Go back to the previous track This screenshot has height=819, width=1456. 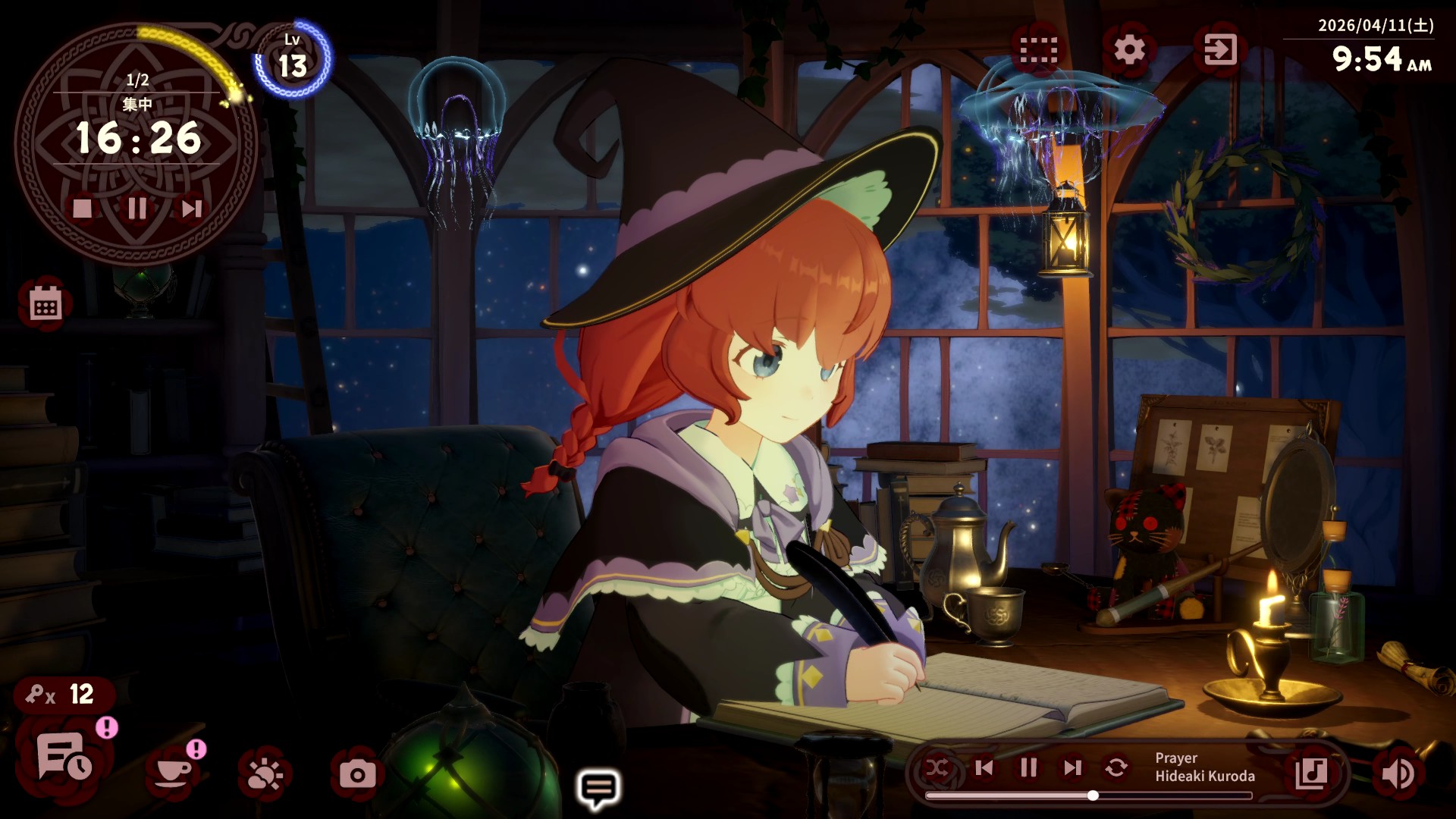point(984,768)
